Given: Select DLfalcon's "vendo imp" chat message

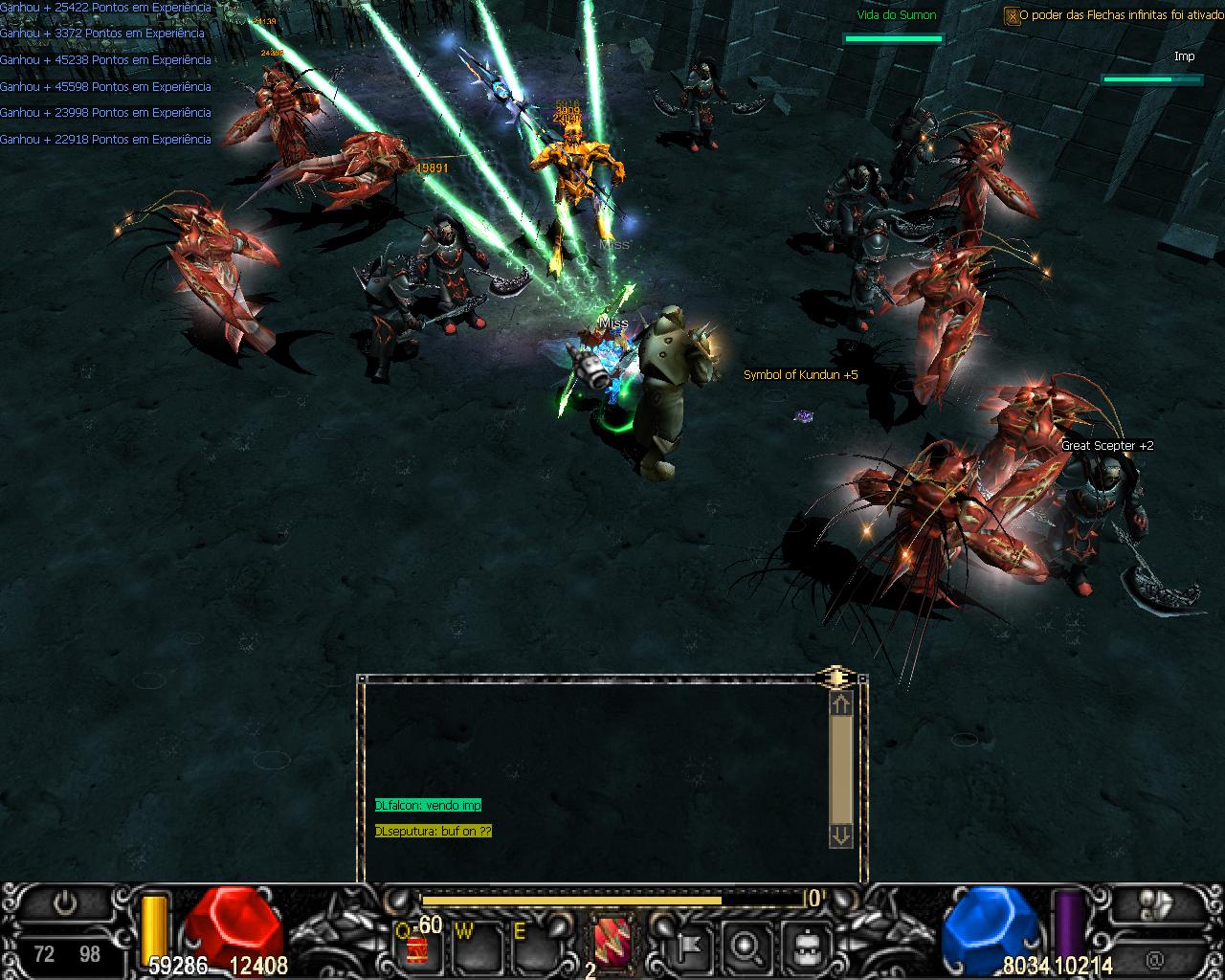Looking at the screenshot, I should (x=428, y=806).
